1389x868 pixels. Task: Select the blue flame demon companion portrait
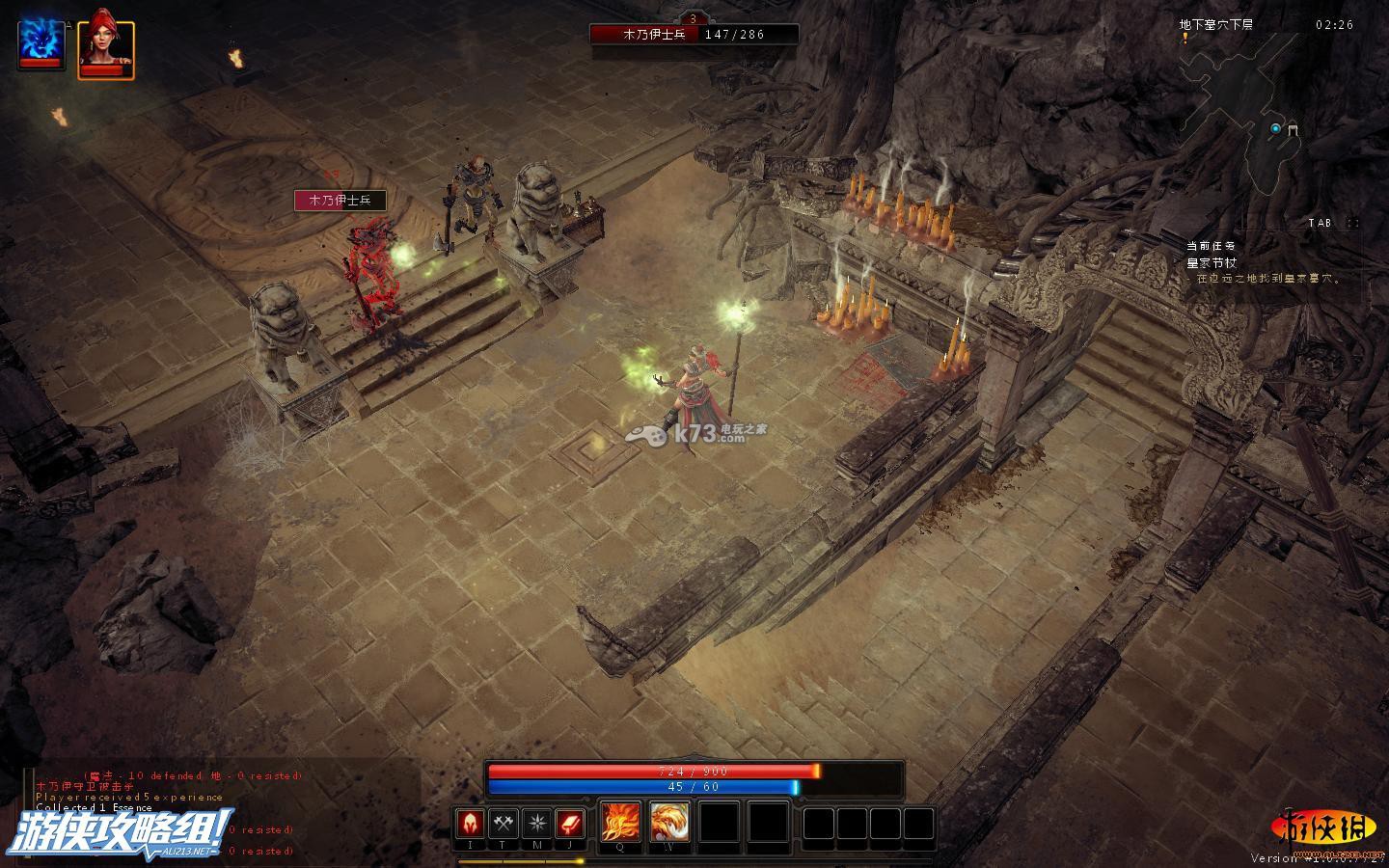coord(42,43)
